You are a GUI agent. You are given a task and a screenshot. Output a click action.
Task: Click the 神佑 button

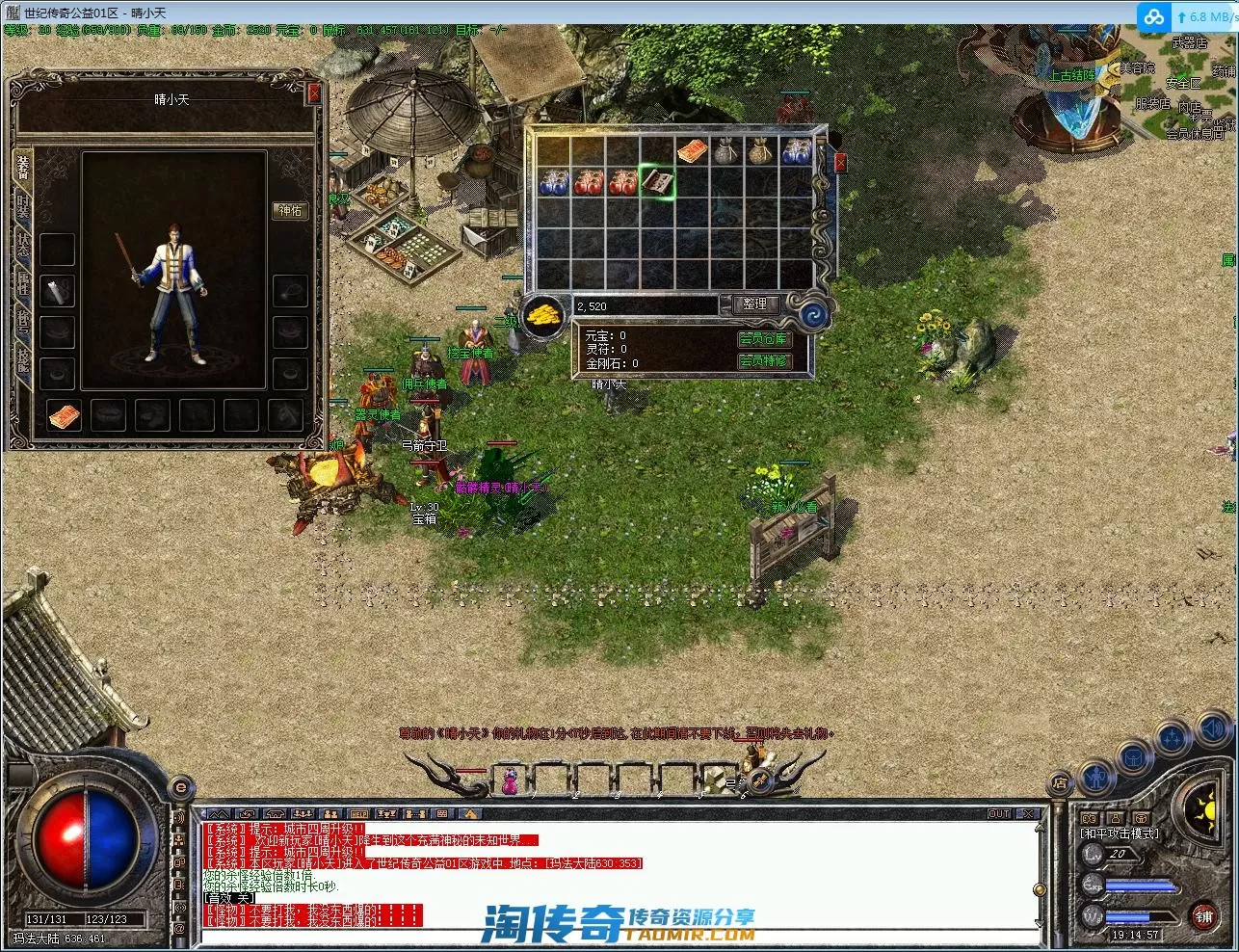point(291,210)
